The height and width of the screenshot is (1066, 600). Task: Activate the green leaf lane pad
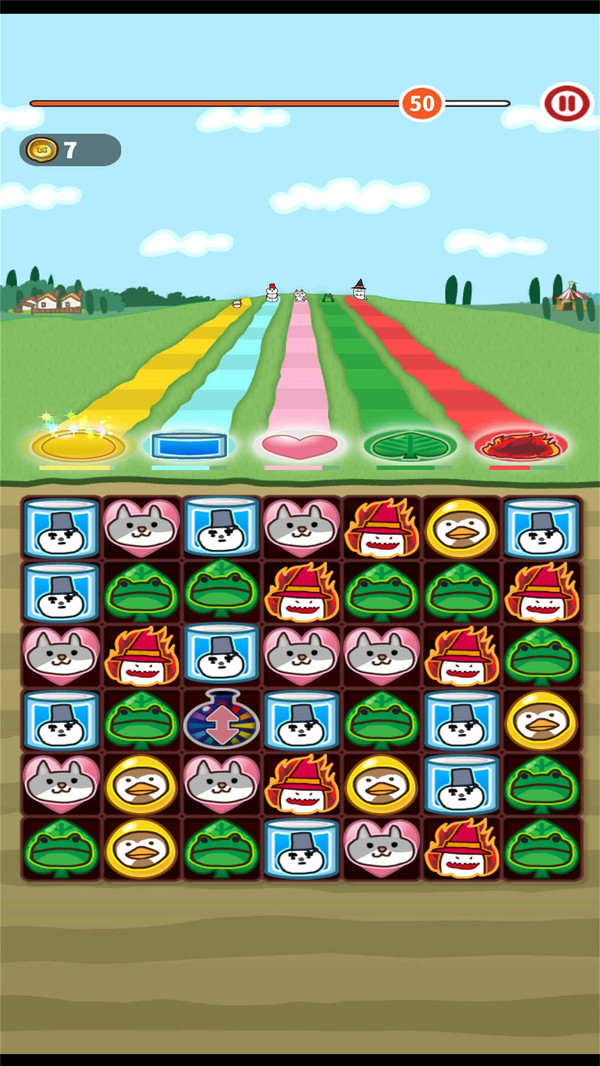click(410, 444)
